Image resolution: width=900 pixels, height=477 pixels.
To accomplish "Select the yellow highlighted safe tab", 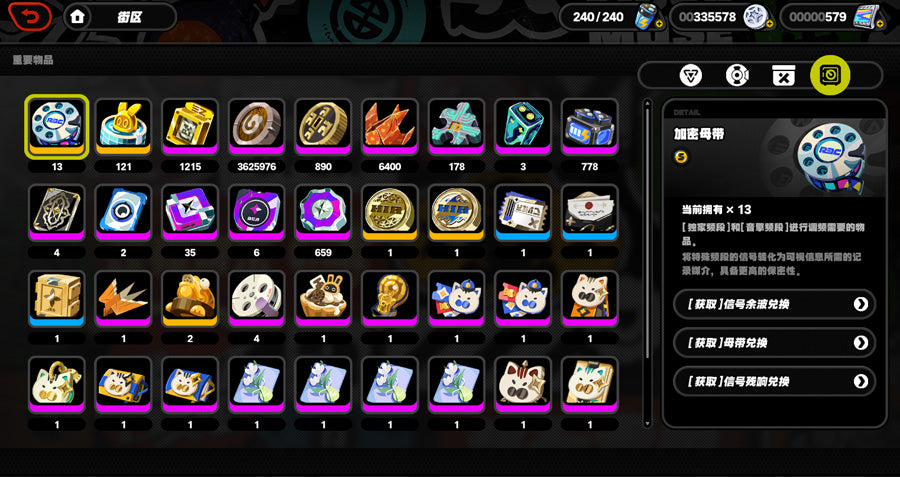I will click(x=830, y=75).
